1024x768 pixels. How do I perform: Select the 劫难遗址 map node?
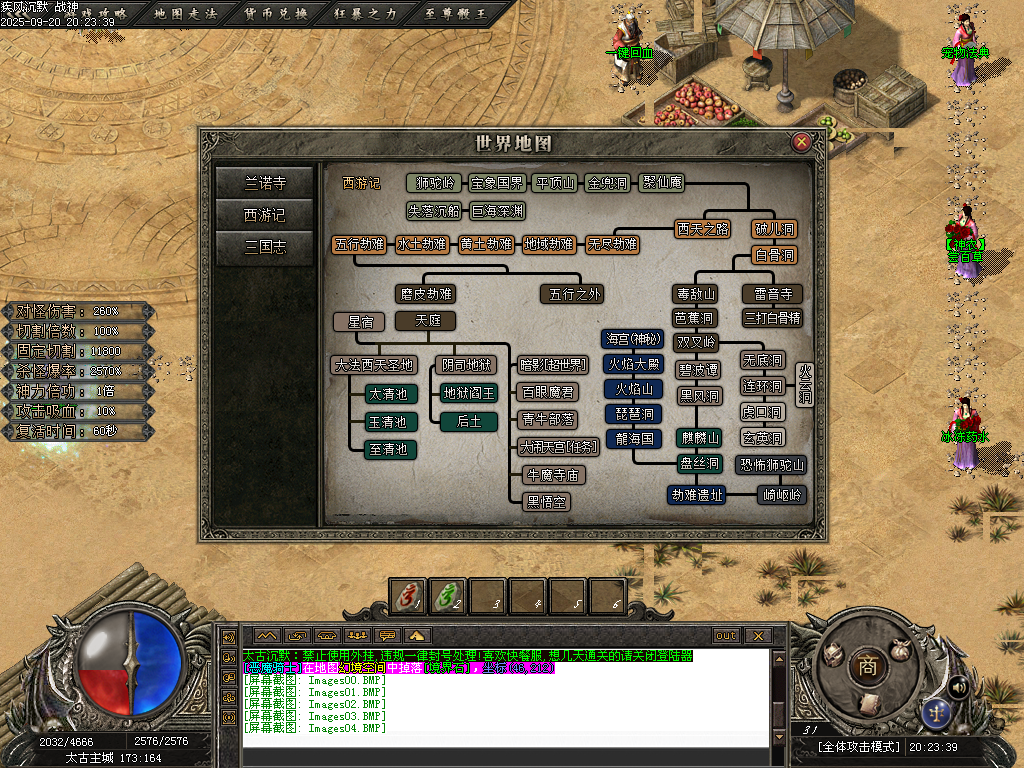pyautogui.click(x=697, y=494)
